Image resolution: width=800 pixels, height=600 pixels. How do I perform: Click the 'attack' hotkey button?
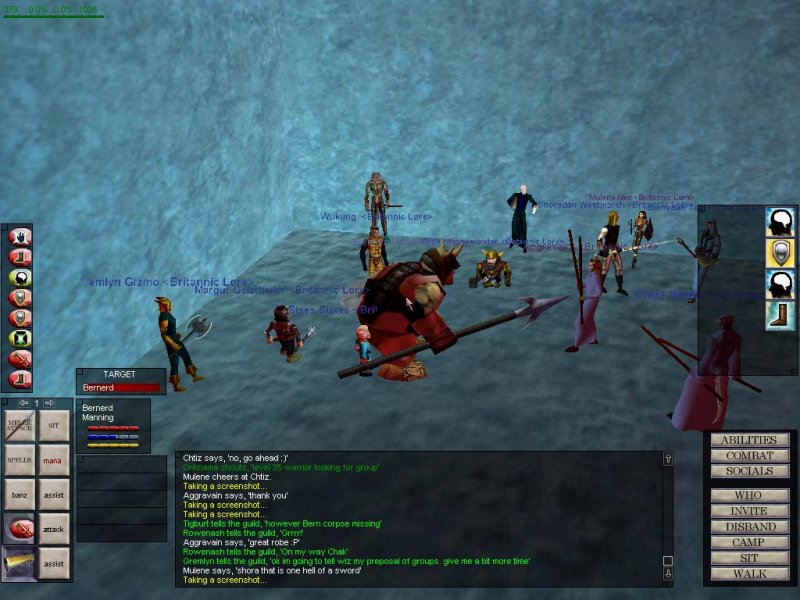[x=54, y=528]
